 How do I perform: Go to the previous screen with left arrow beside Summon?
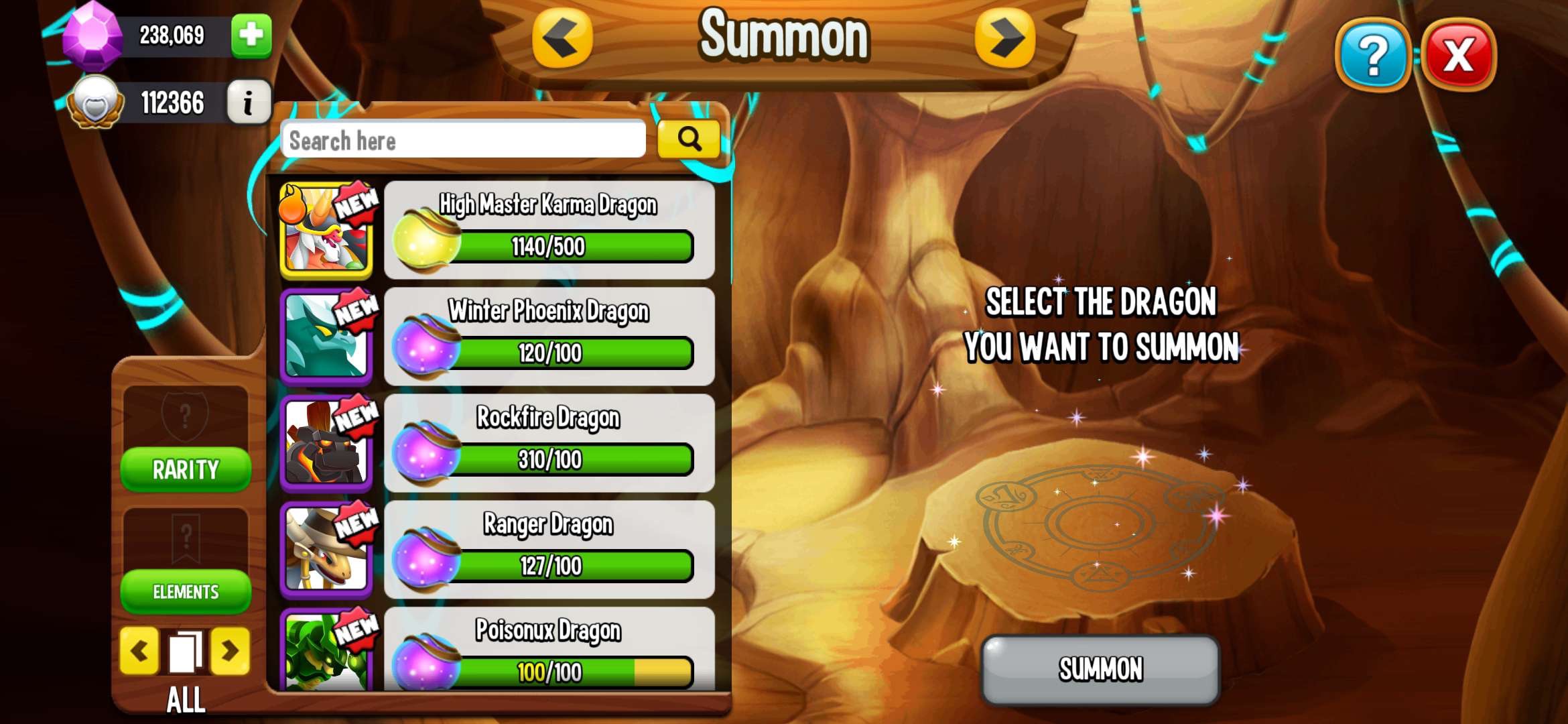562,38
